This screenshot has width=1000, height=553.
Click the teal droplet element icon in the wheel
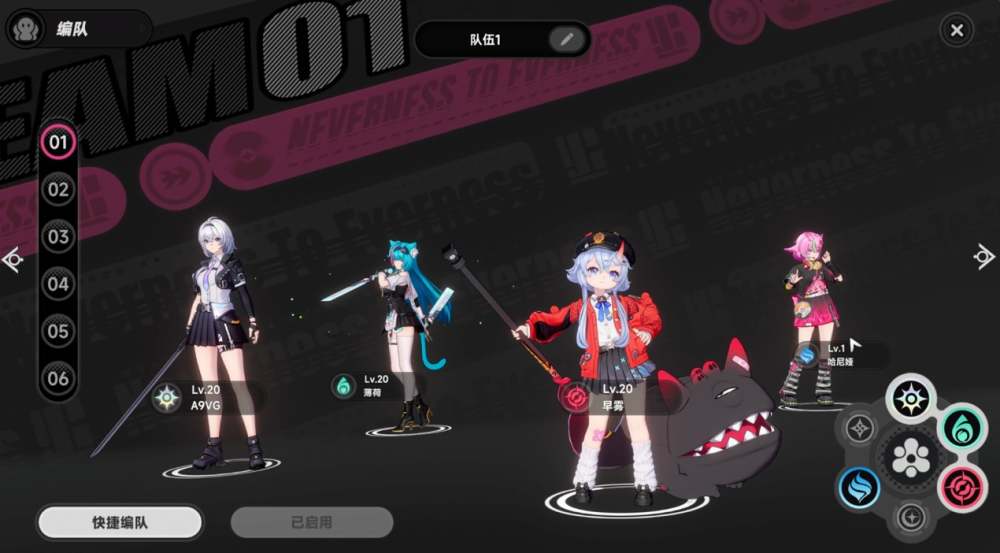(962, 428)
